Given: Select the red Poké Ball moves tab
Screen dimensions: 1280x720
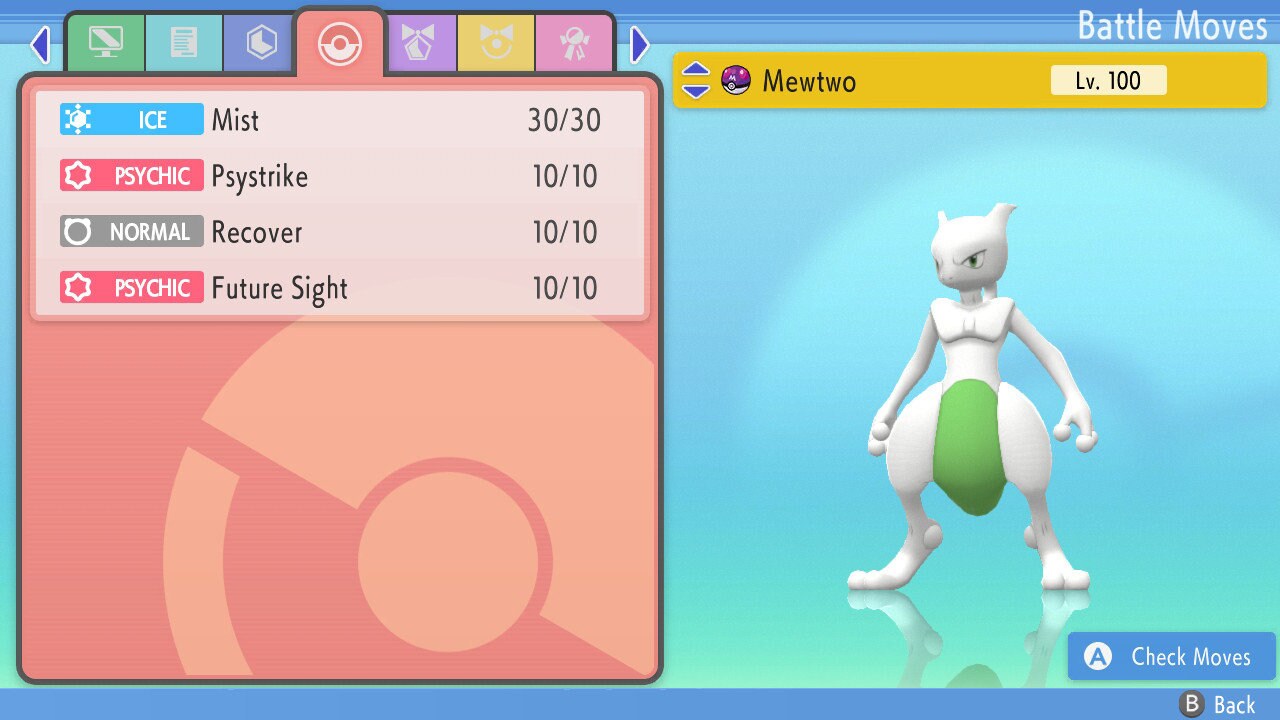Looking at the screenshot, I should point(339,44).
